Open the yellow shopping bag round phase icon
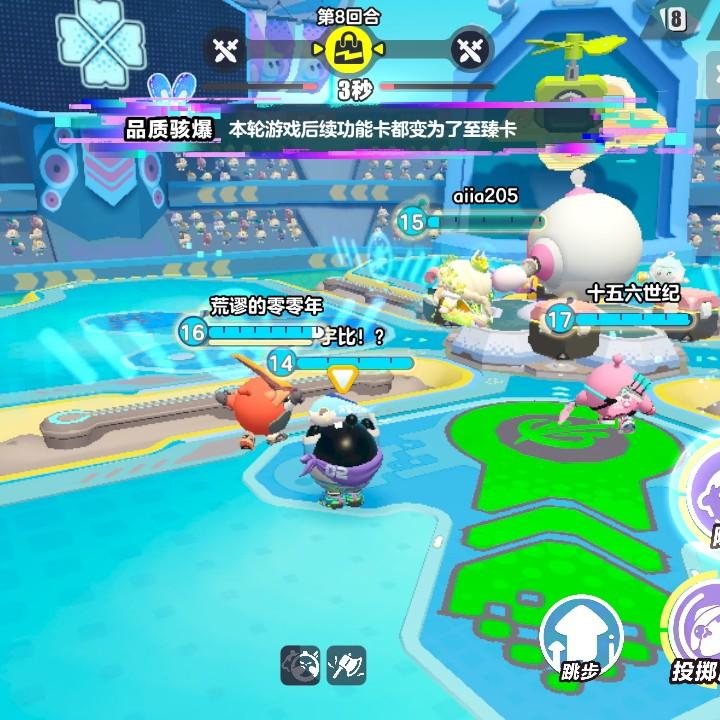This screenshot has height=720, width=720. pos(349,46)
